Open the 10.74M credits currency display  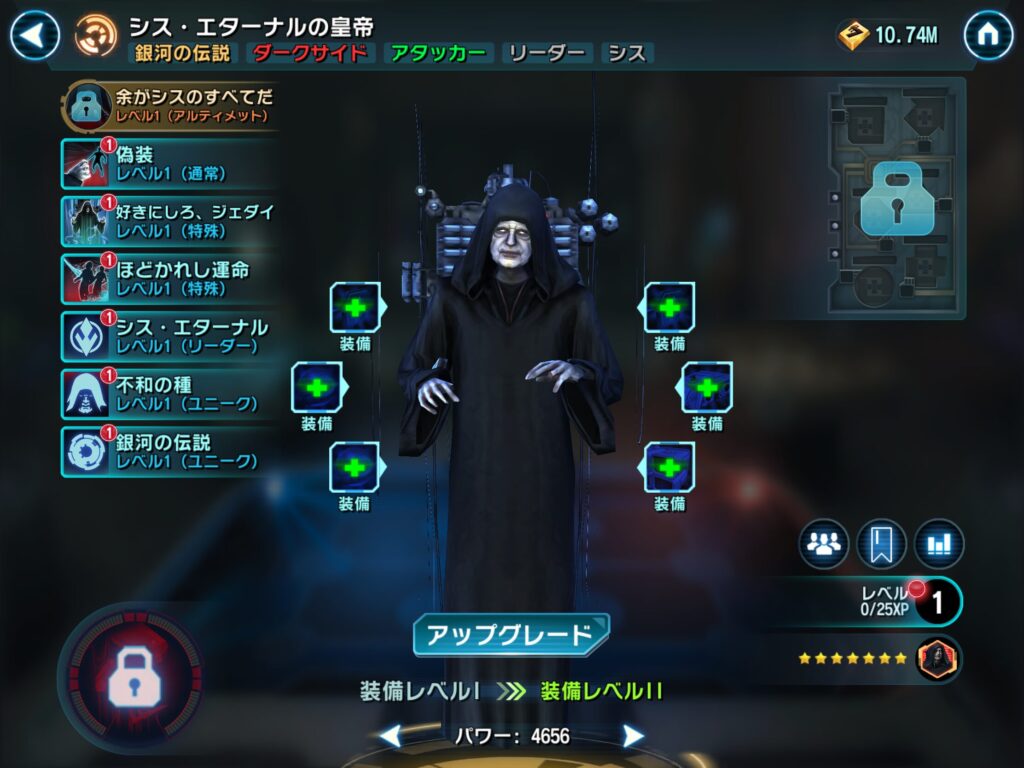point(889,36)
